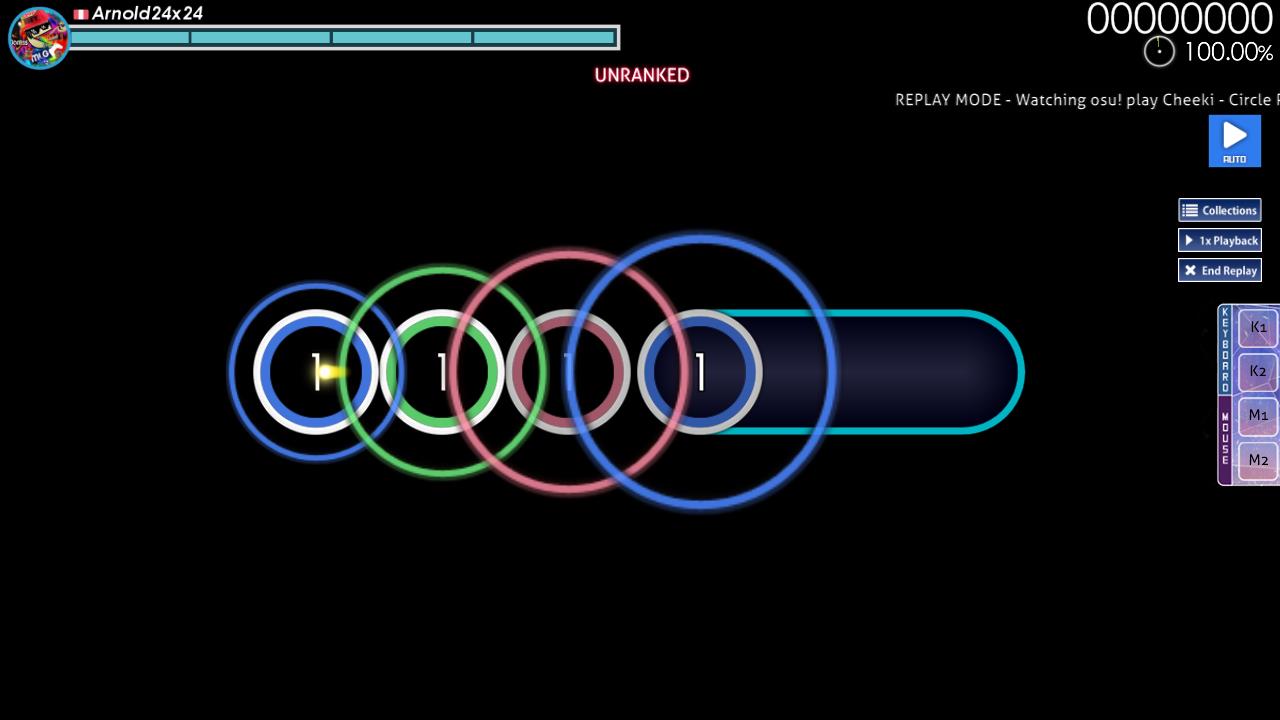Open the Collections menu
Image resolution: width=1280 pixels, height=720 pixels.
coord(1219,210)
